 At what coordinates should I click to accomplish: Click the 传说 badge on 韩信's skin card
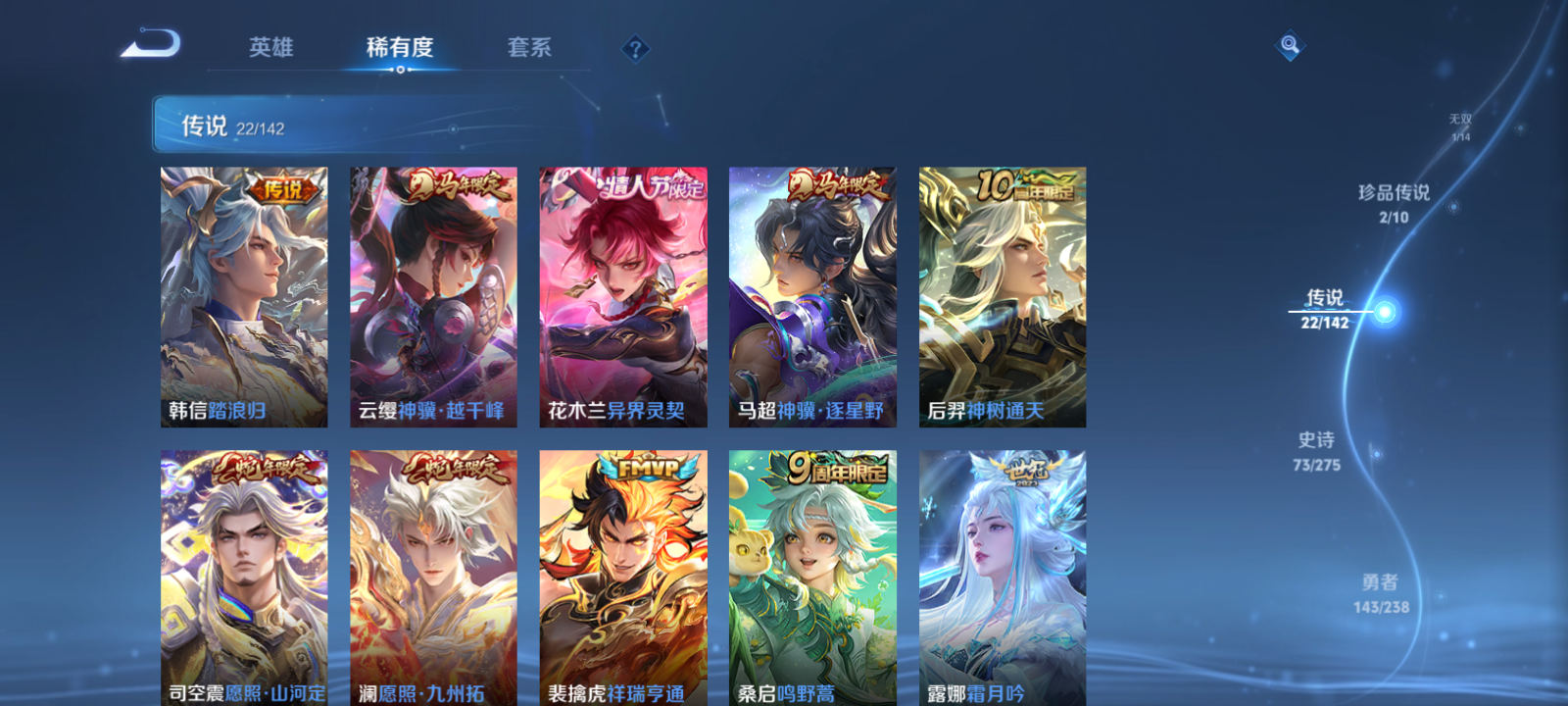(284, 190)
